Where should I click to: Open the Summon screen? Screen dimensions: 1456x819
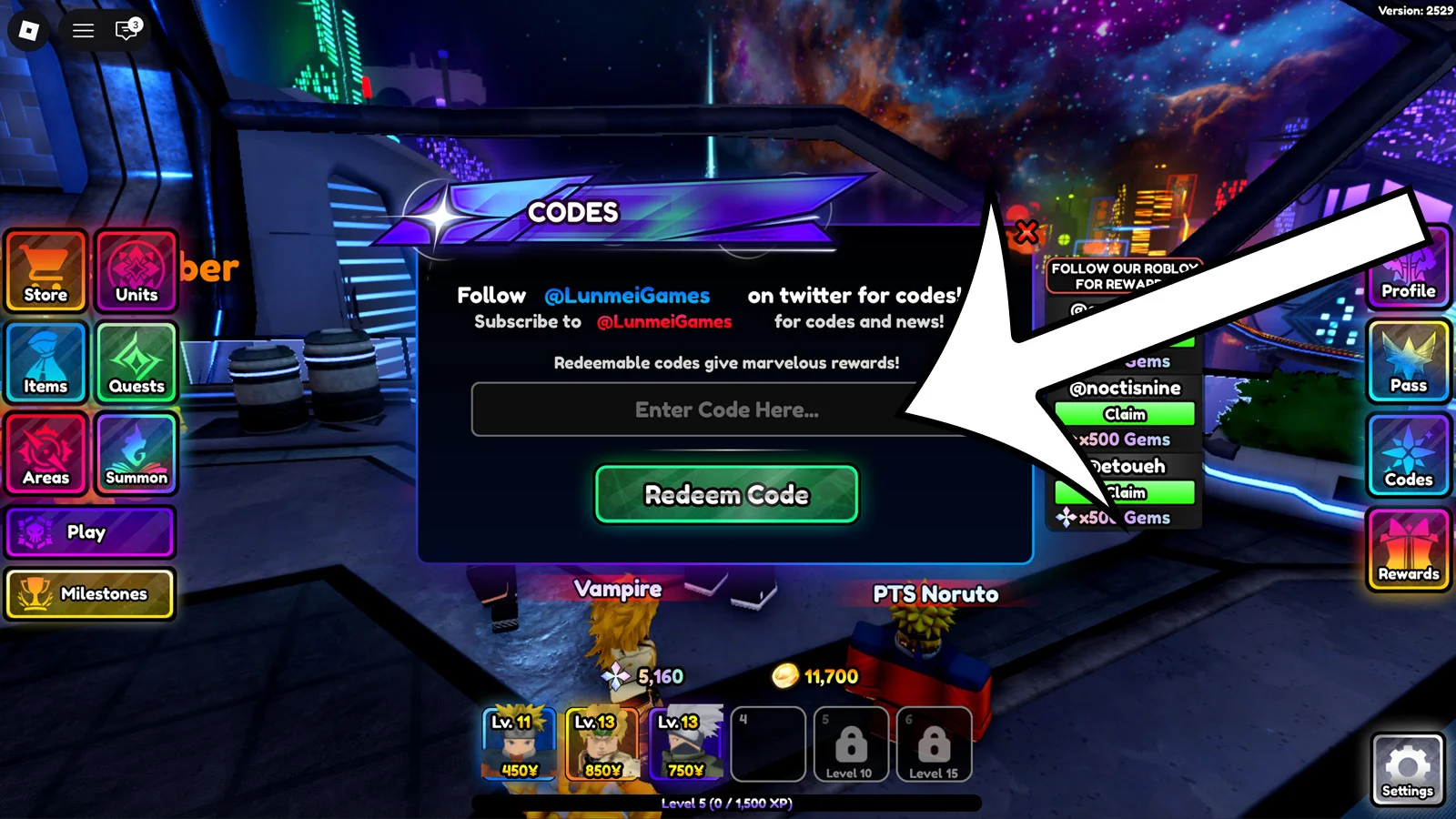(136, 454)
